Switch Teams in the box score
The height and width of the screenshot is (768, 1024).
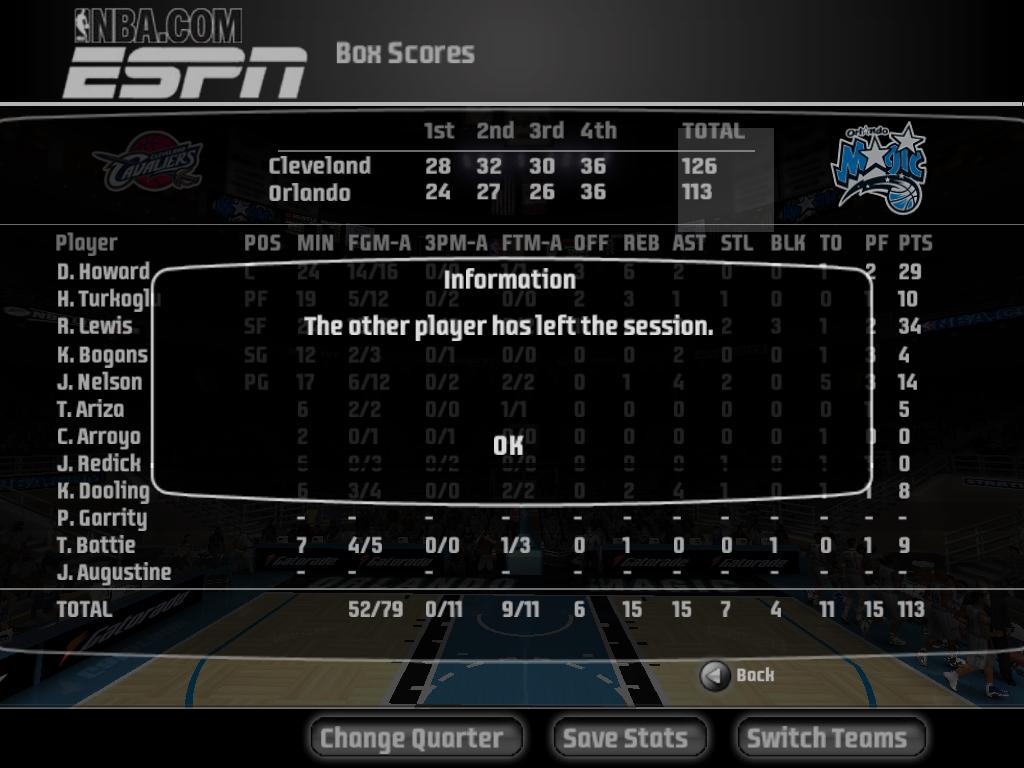pos(831,738)
